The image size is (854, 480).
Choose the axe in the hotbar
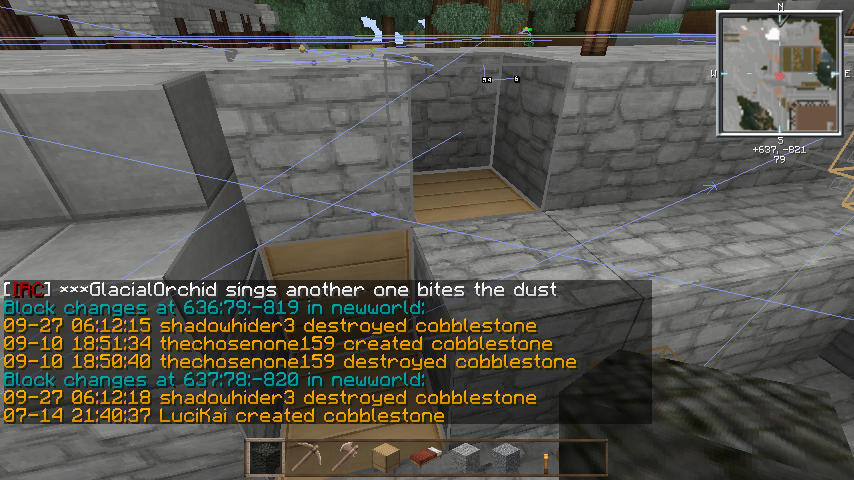pos(345,458)
